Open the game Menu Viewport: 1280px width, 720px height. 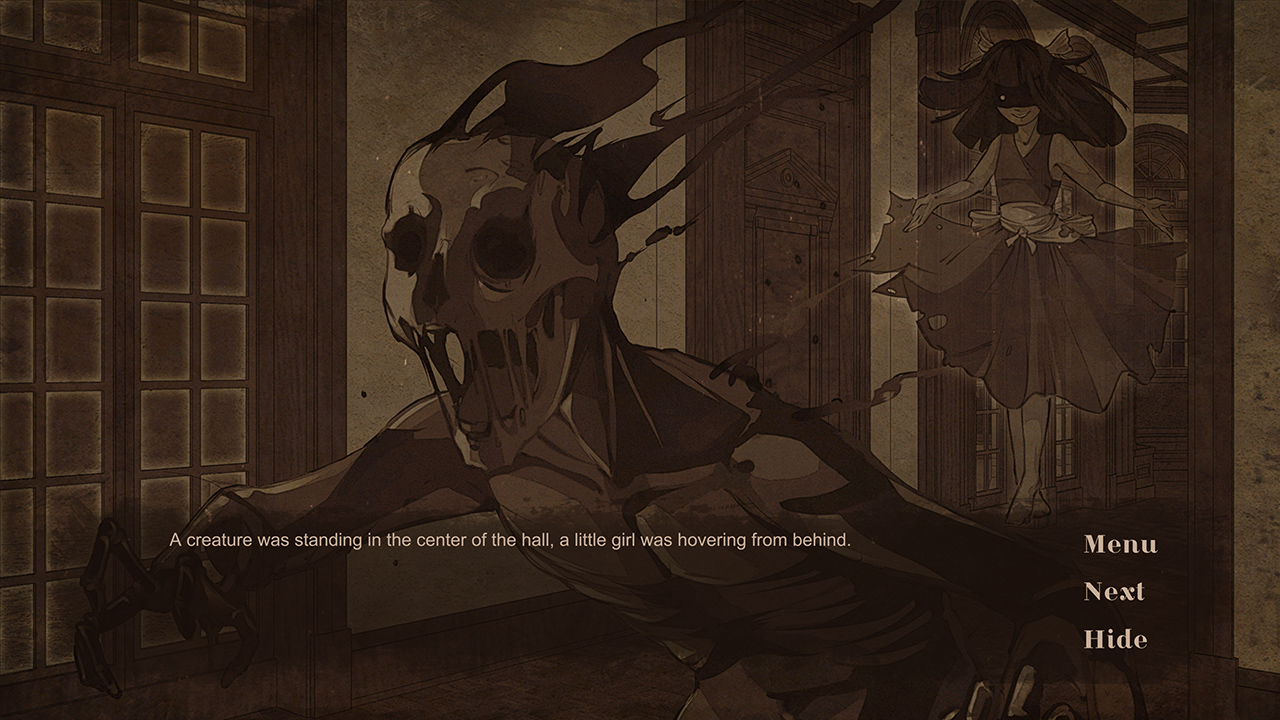(x=1119, y=545)
